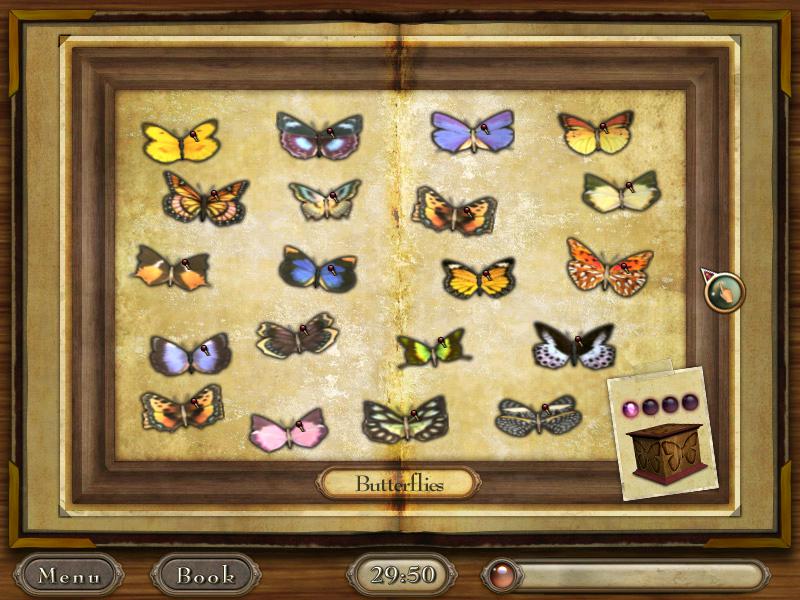
Task: Pick the pink butterfly
Action: click(x=288, y=430)
